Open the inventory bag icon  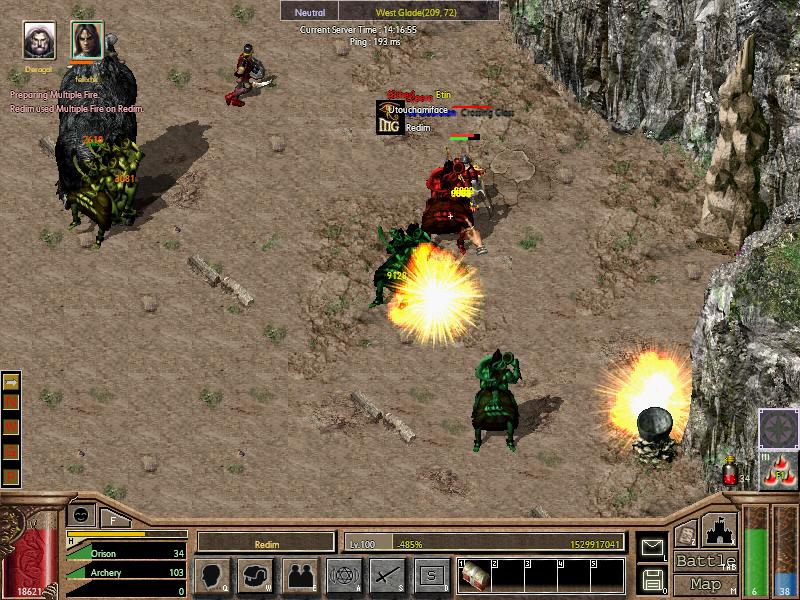(257, 575)
